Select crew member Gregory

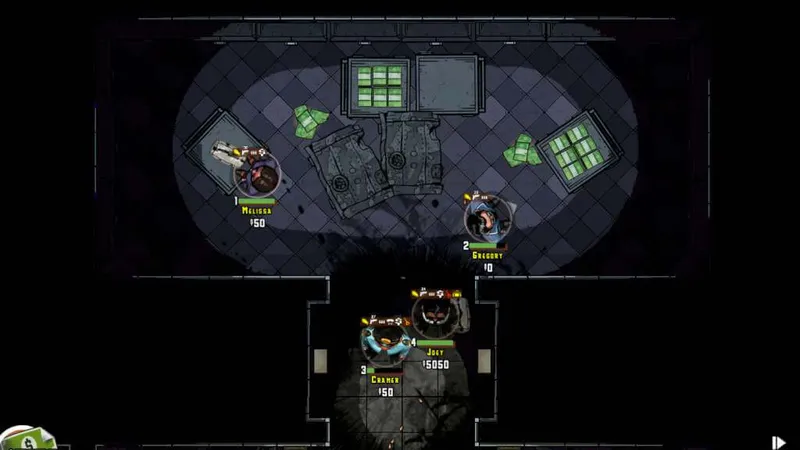tap(488, 217)
